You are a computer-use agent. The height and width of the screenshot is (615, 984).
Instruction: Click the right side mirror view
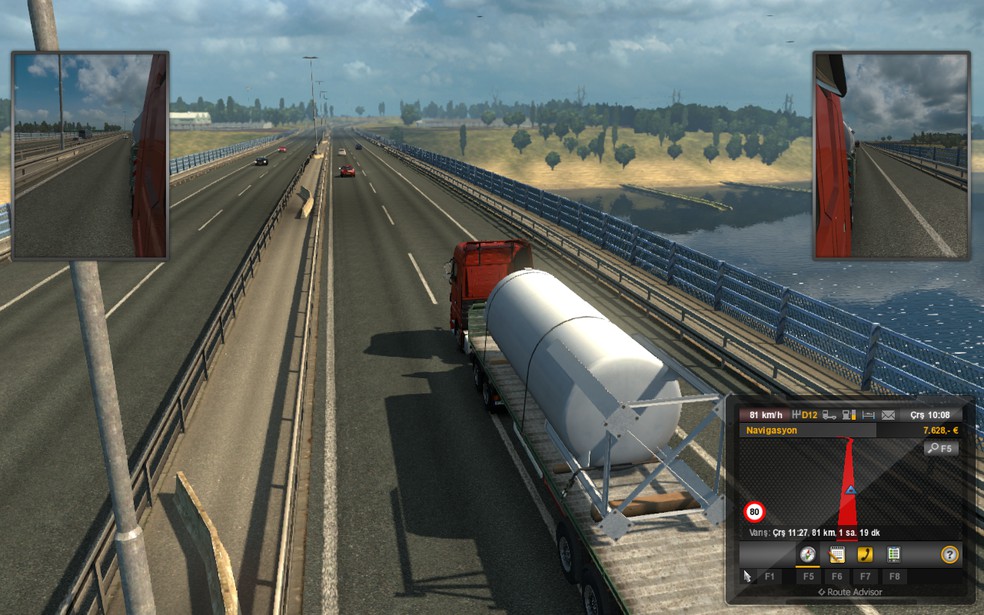point(892,155)
